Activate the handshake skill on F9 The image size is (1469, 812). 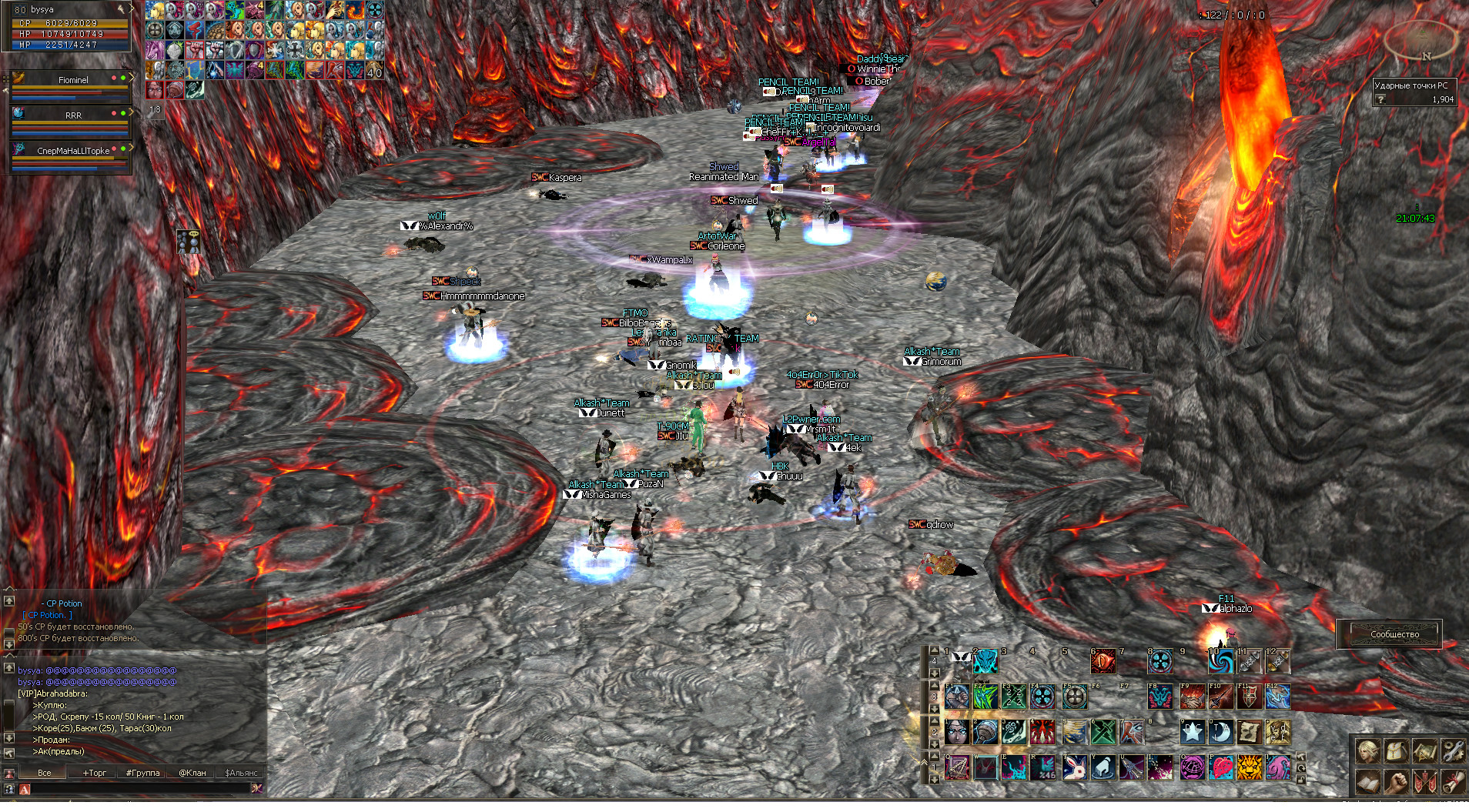1192,697
